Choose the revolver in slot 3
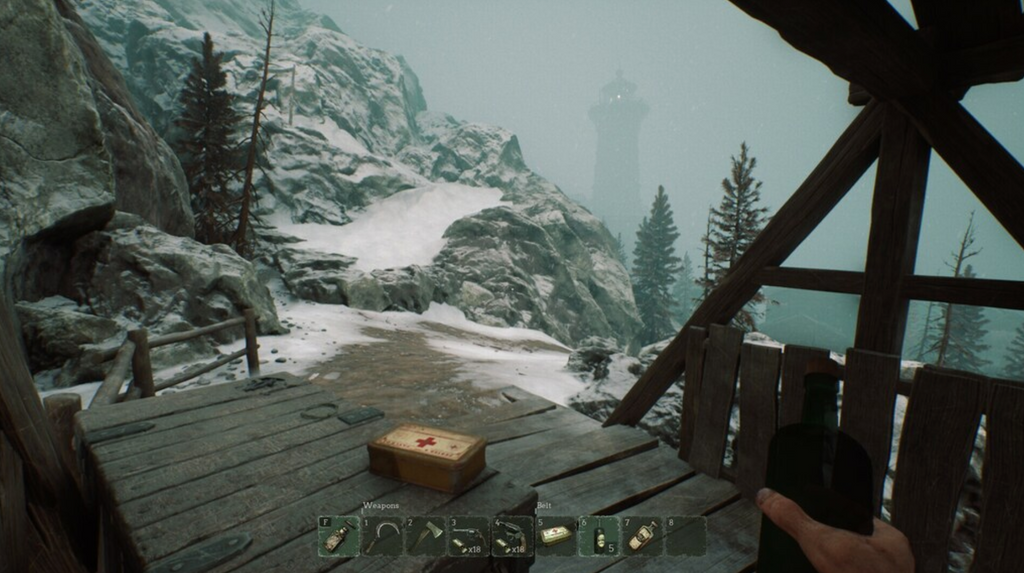 pyautogui.click(x=468, y=537)
